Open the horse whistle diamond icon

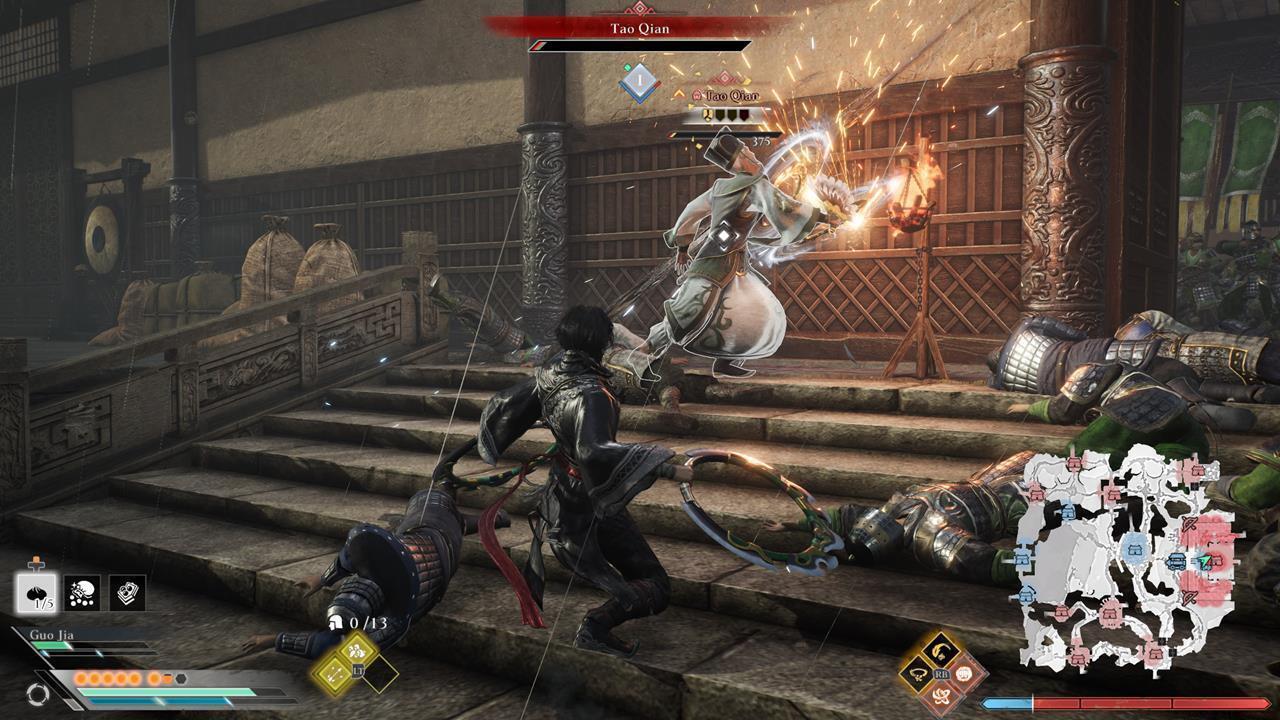pyautogui.click(x=938, y=650)
